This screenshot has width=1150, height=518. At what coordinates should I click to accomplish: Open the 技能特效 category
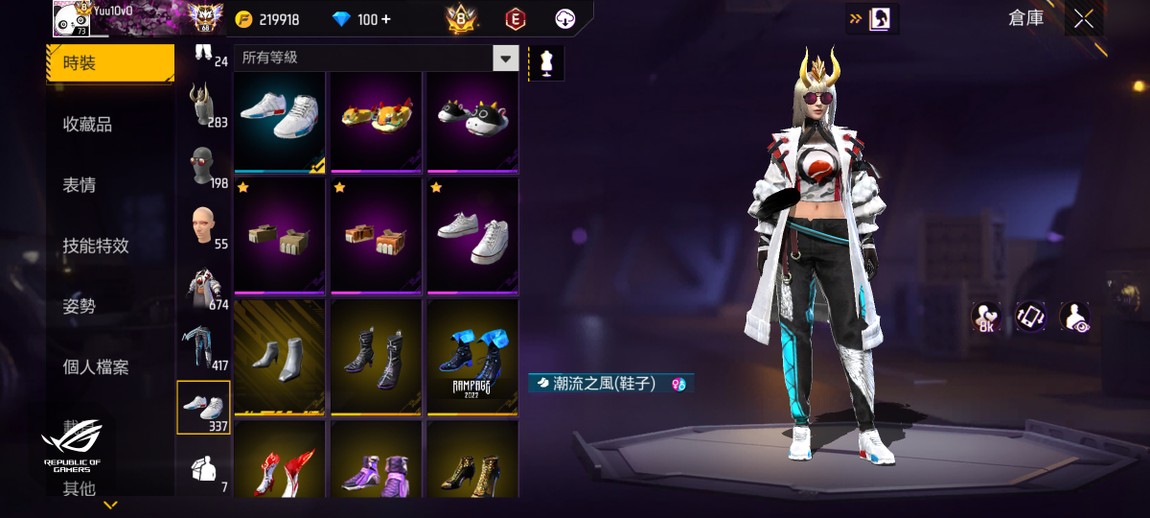pos(96,246)
